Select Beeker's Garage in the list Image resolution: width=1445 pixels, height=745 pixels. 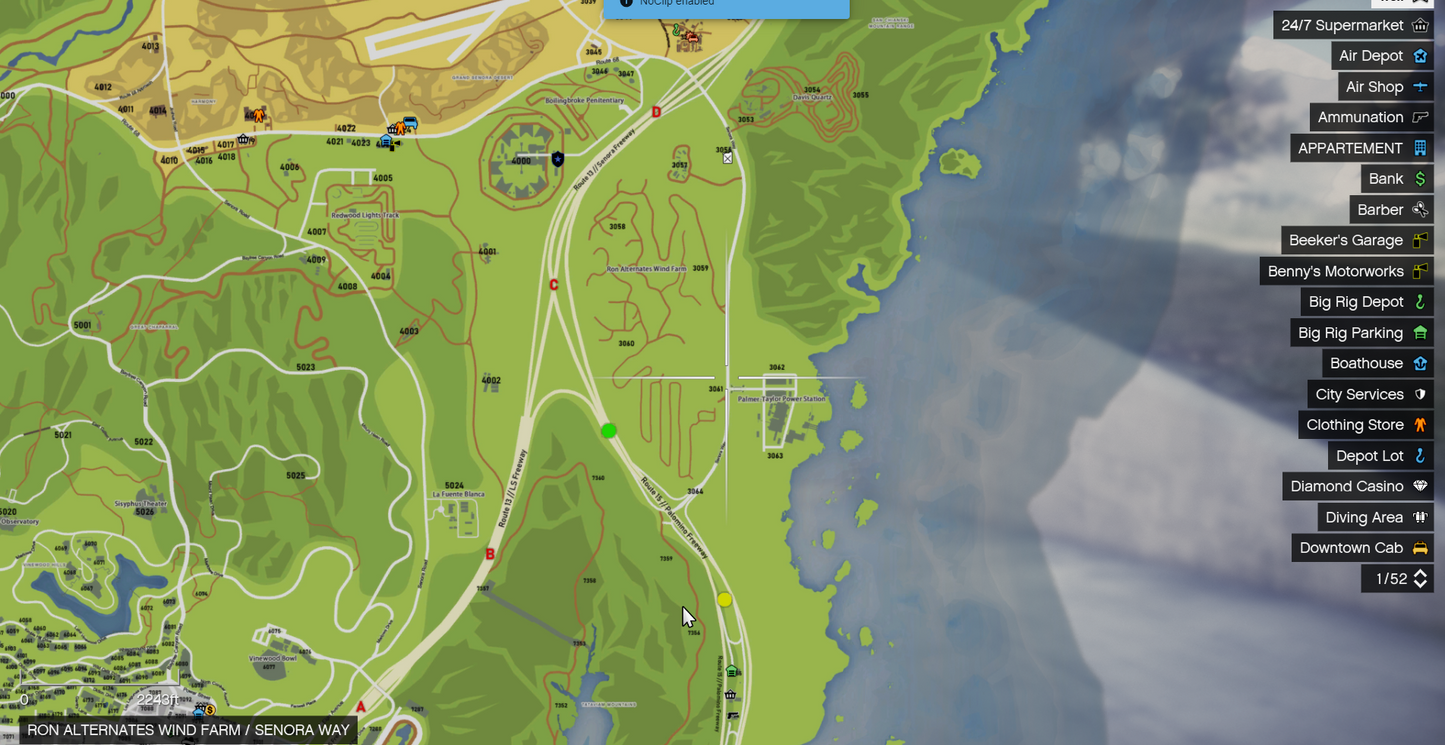pos(1357,240)
